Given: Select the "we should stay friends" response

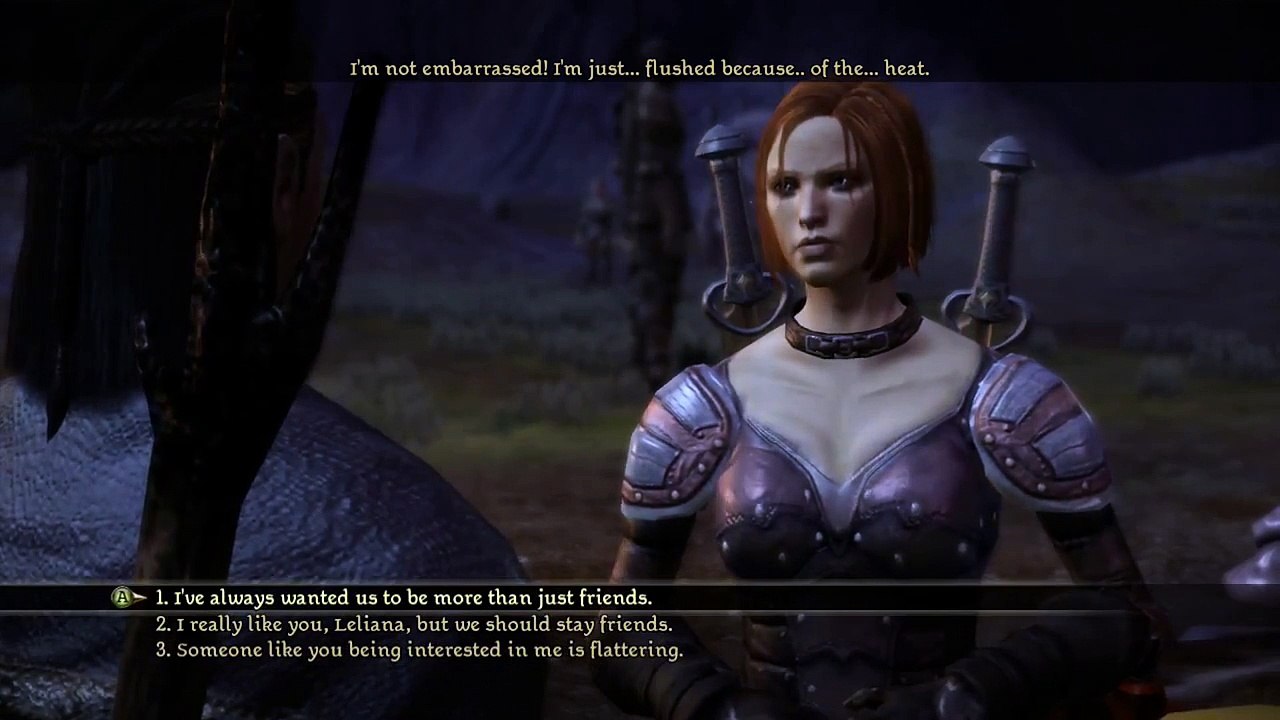Looking at the screenshot, I should tap(414, 624).
